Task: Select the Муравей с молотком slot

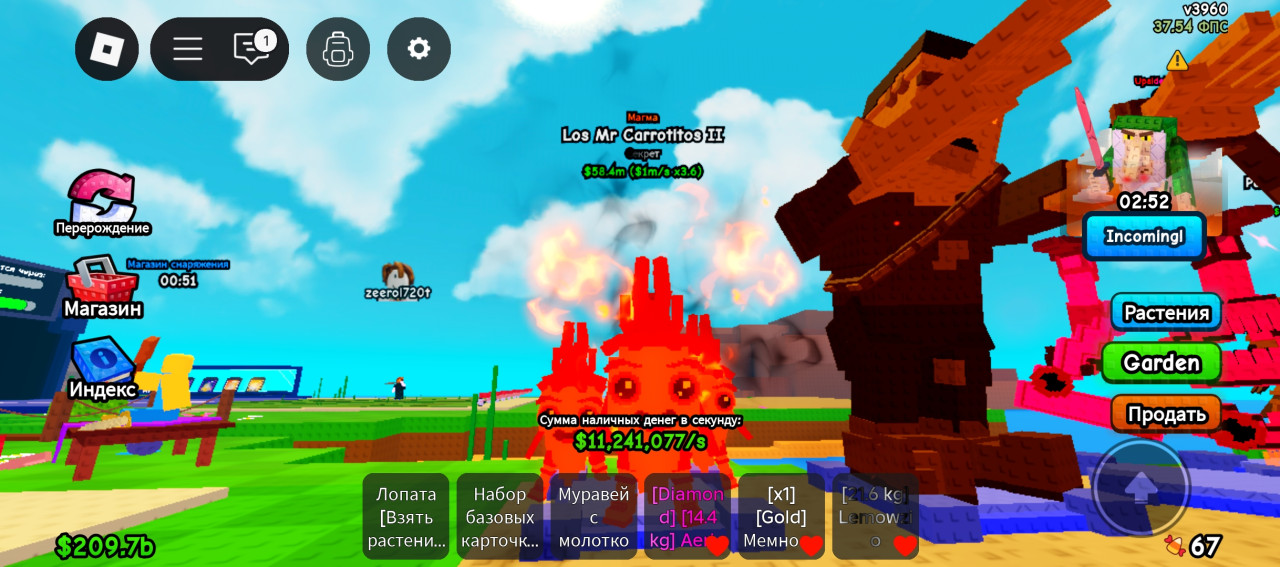Action: pyautogui.click(x=594, y=516)
